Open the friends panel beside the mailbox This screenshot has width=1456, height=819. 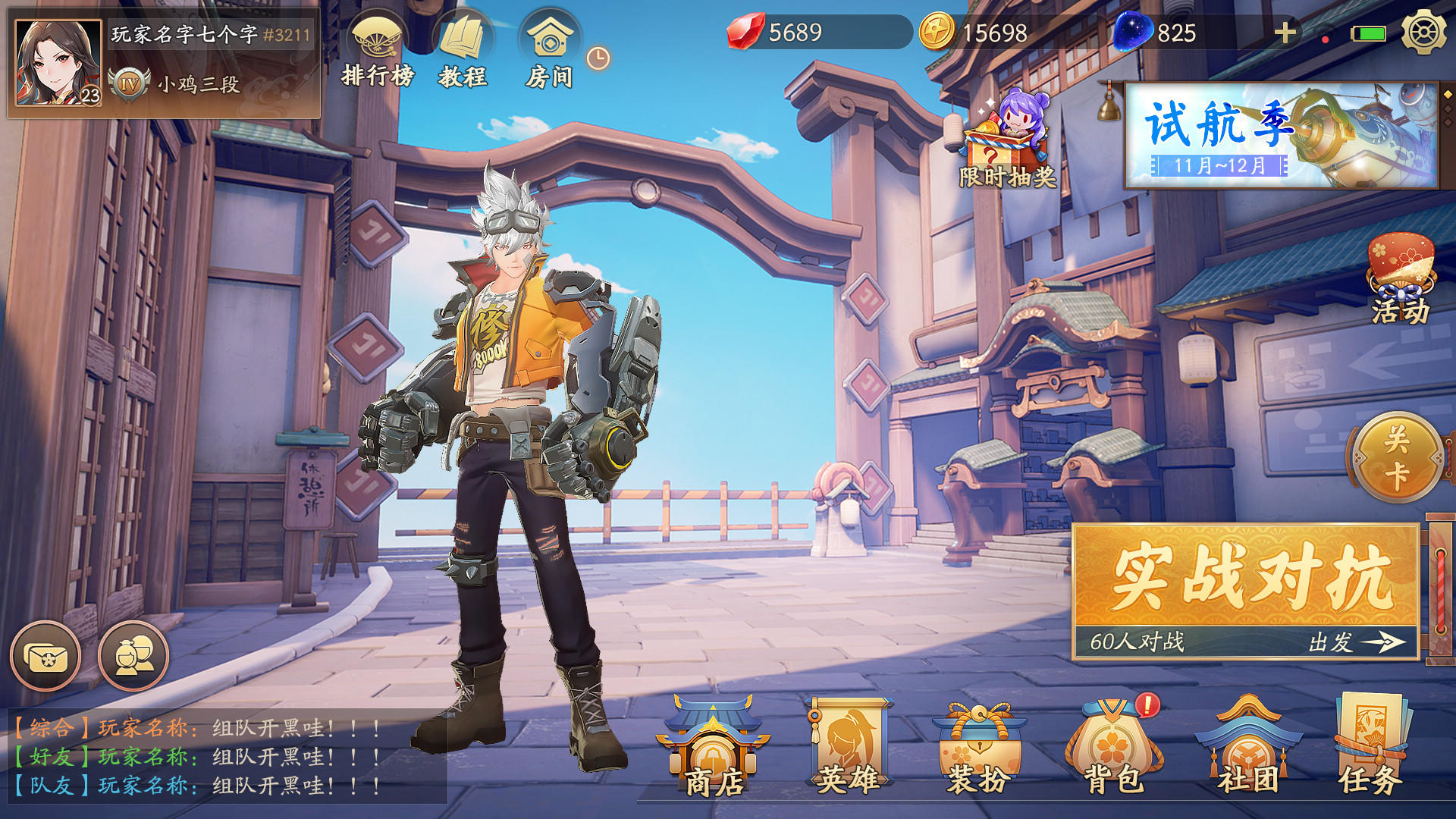tap(133, 657)
